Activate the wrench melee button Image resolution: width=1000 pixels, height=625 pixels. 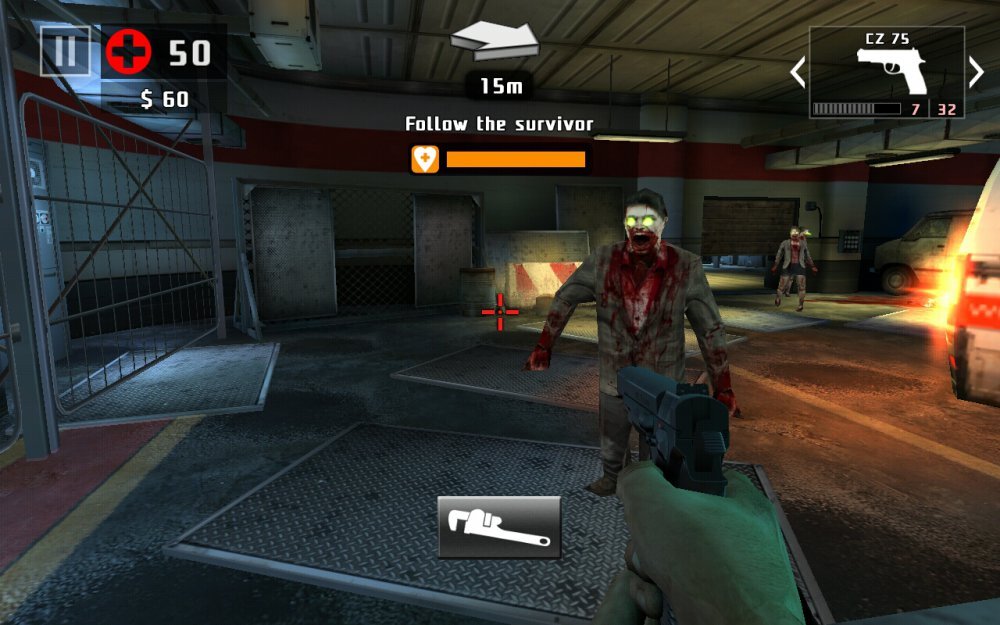pos(499,527)
